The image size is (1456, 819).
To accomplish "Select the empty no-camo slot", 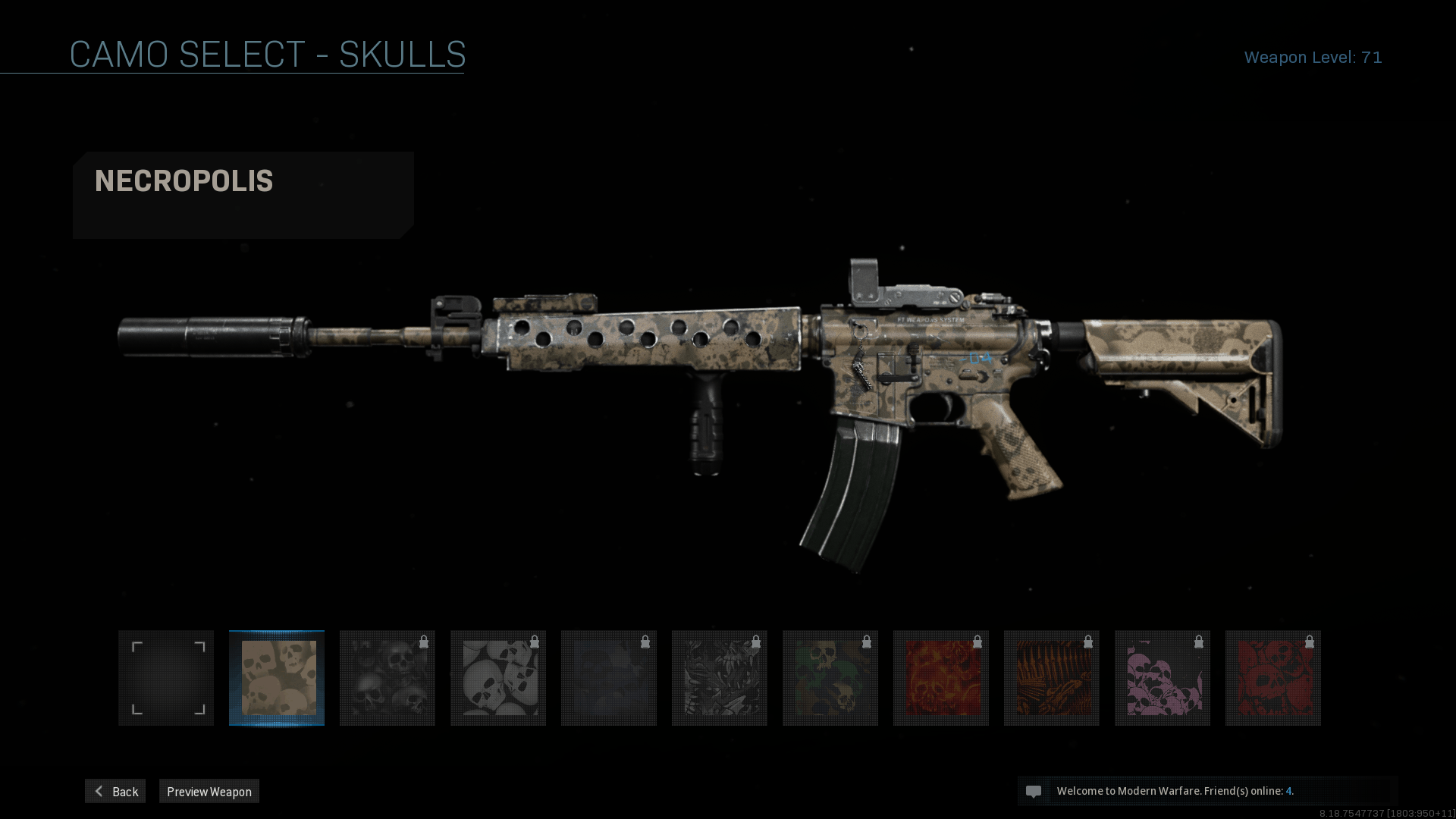I will click(x=166, y=678).
